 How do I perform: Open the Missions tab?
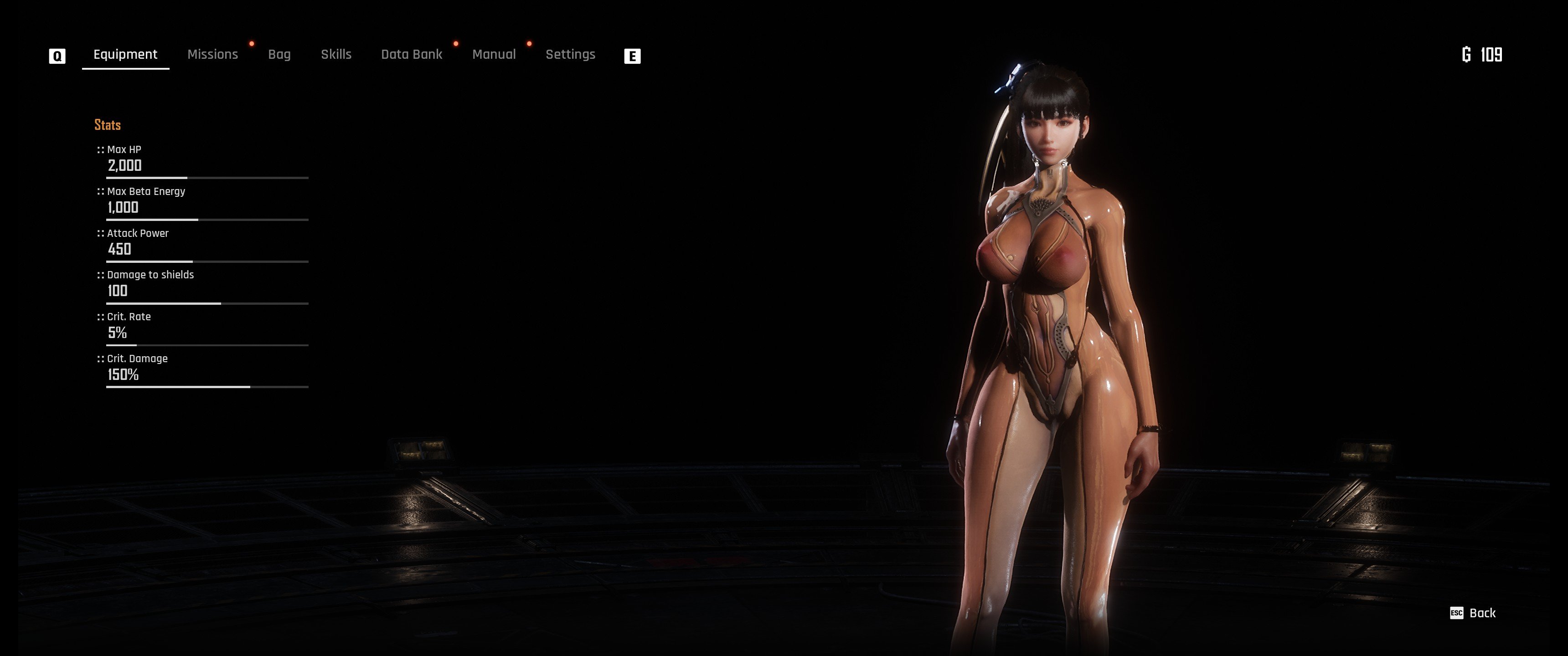212,55
